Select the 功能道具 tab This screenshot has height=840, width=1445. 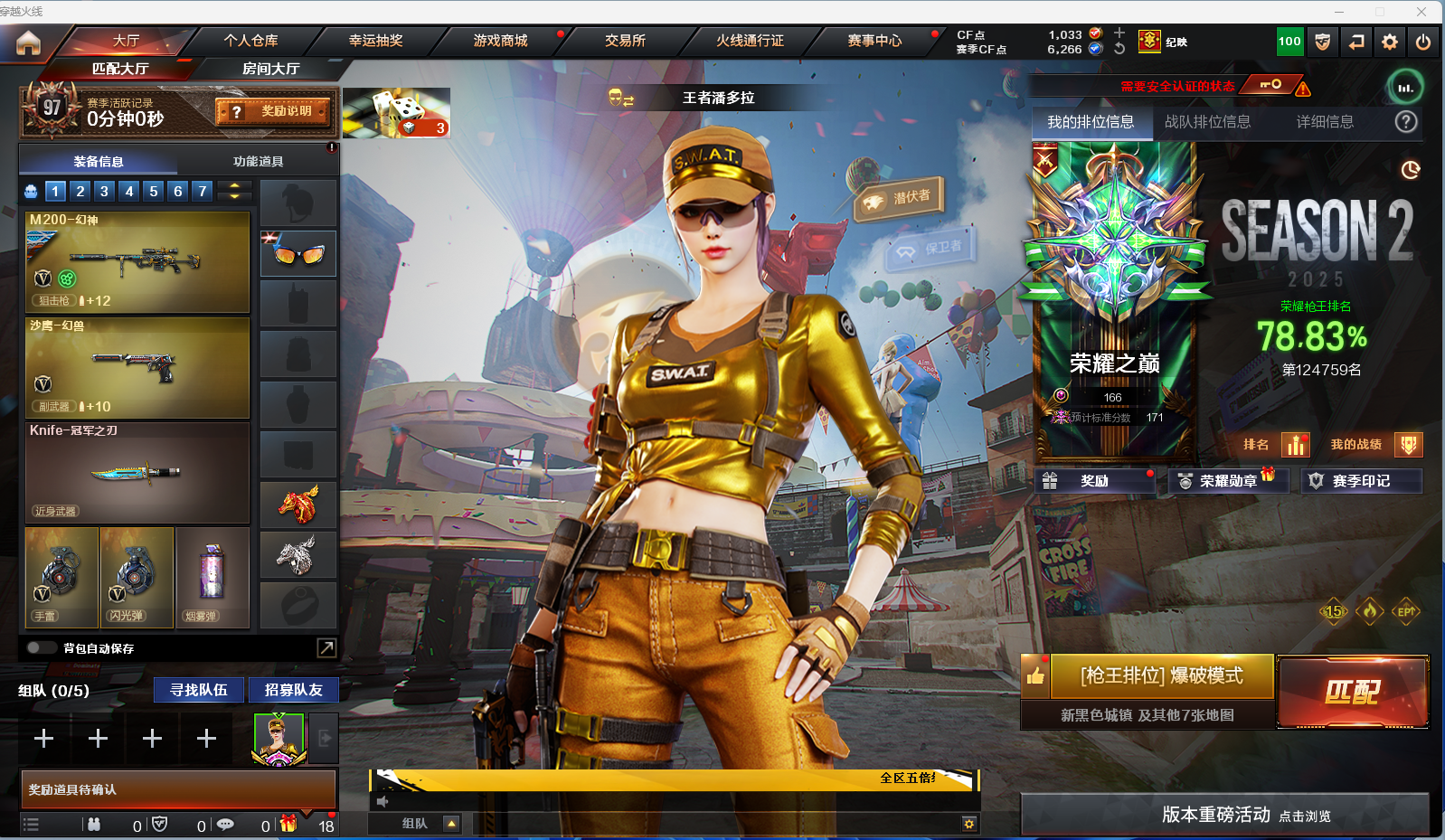[x=258, y=161]
